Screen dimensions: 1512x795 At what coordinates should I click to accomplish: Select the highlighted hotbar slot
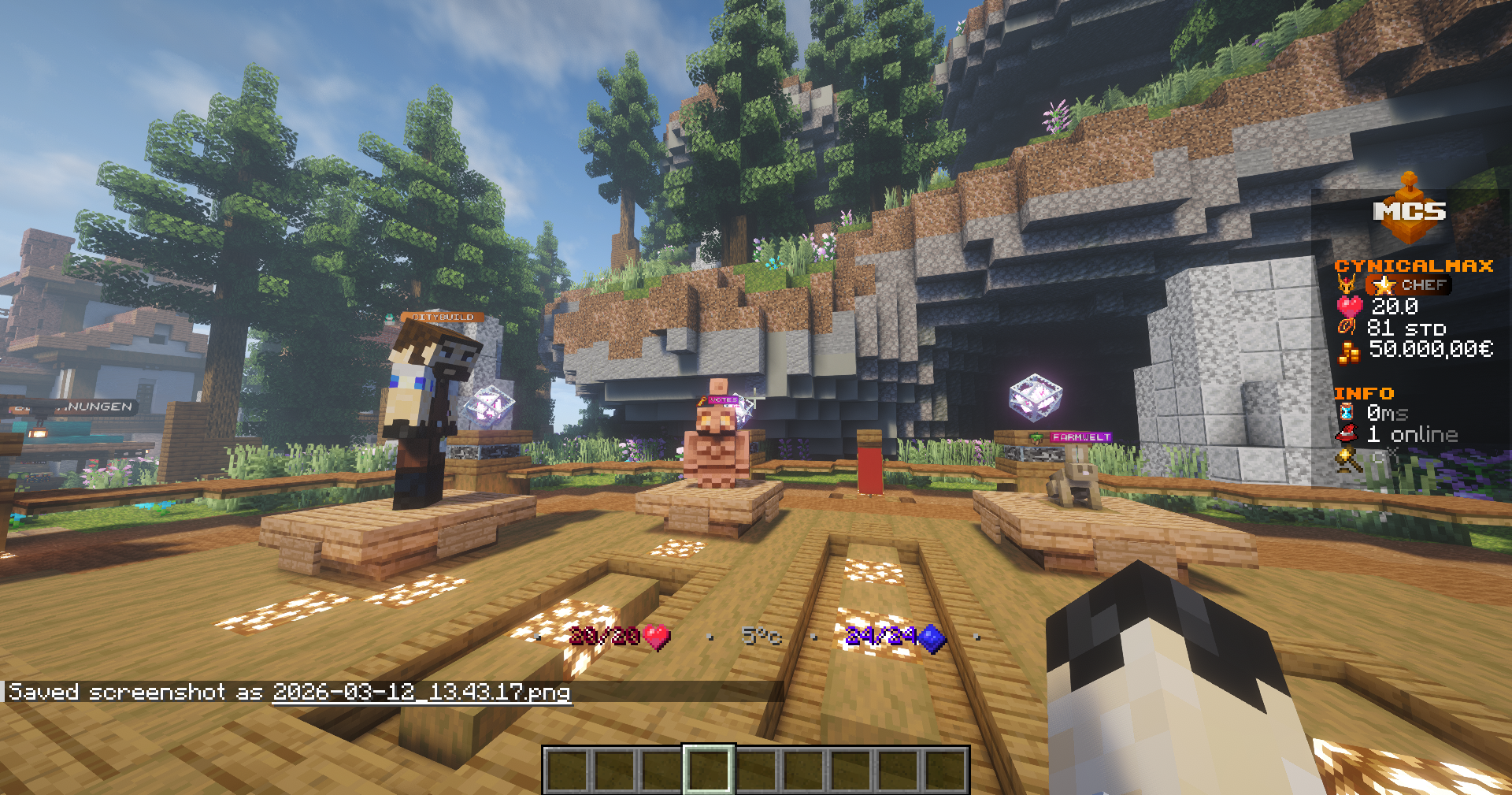(x=708, y=769)
